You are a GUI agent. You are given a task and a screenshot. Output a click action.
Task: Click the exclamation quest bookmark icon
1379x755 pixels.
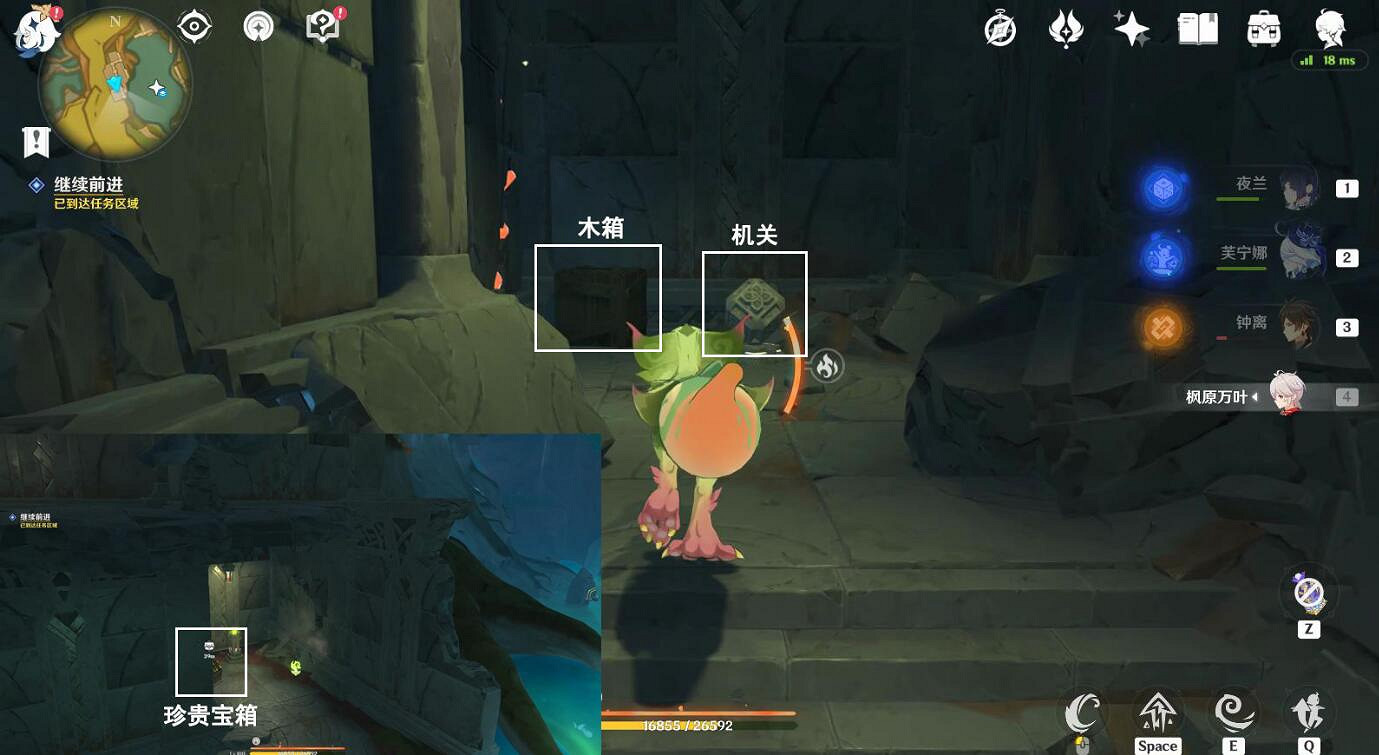[36, 141]
